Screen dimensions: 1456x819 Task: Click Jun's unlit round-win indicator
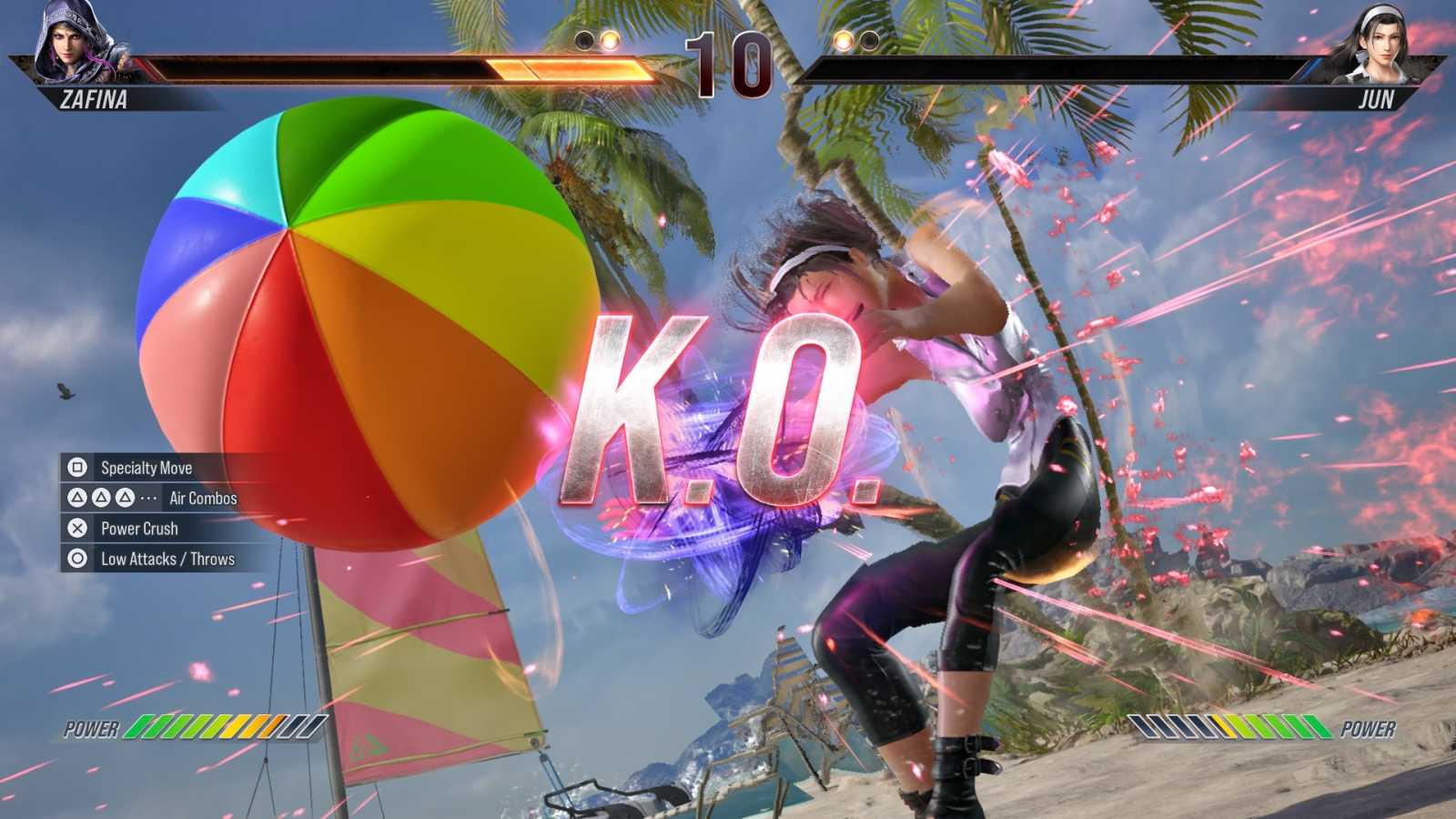pos(870,41)
